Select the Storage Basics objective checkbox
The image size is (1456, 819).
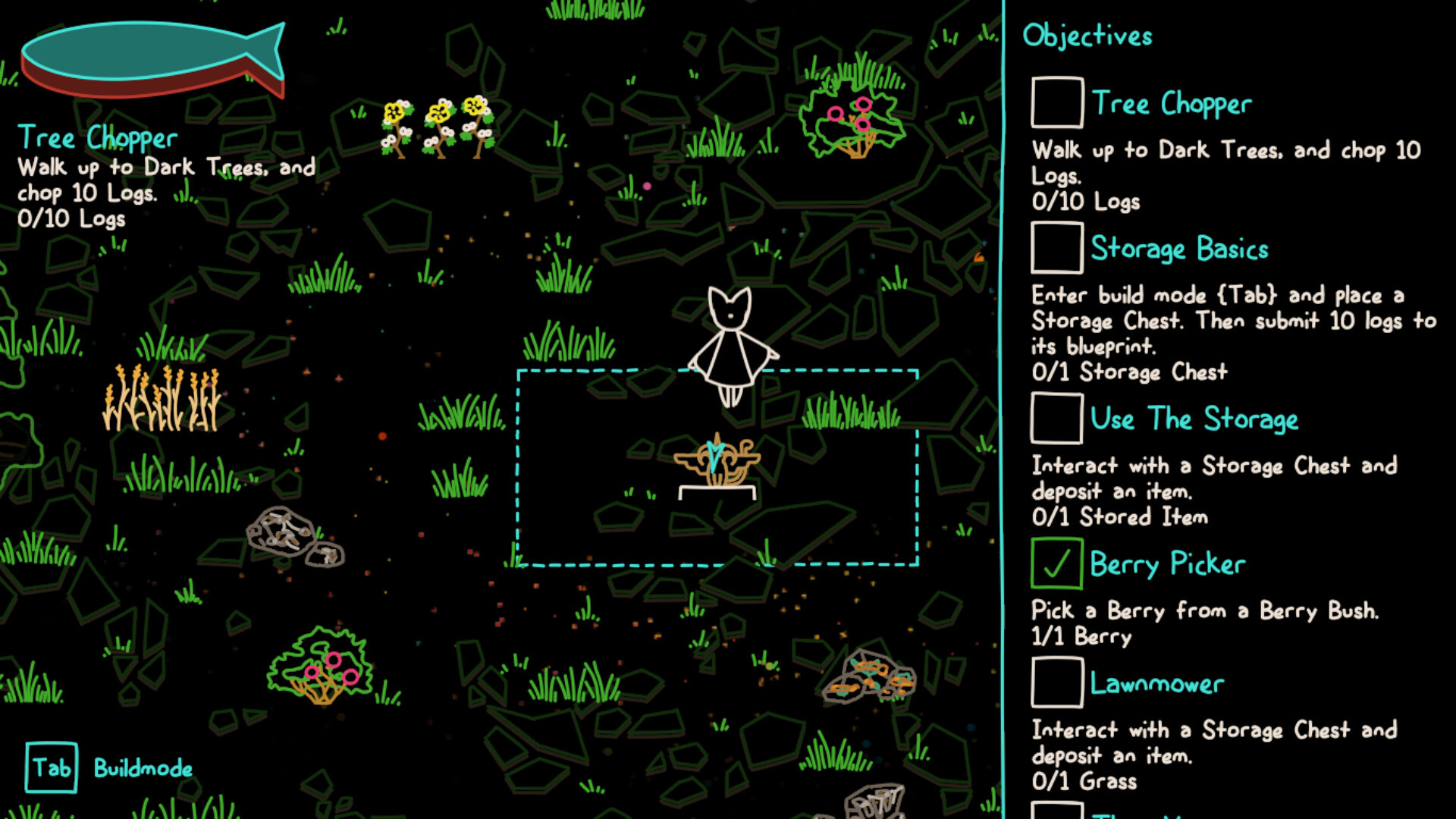point(1056,248)
